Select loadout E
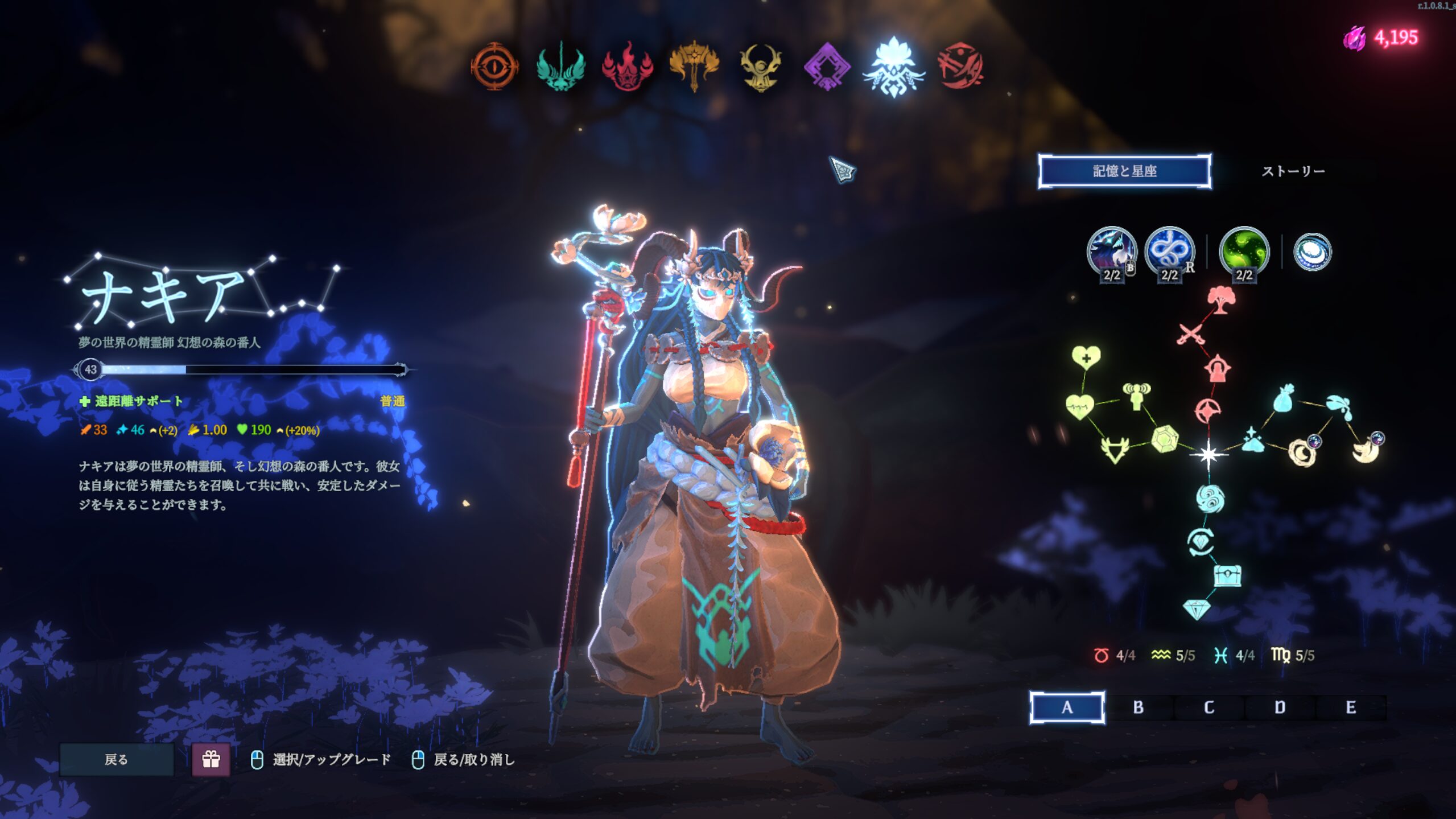This screenshot has height=819, width=1456. [x=1351, y=707]
